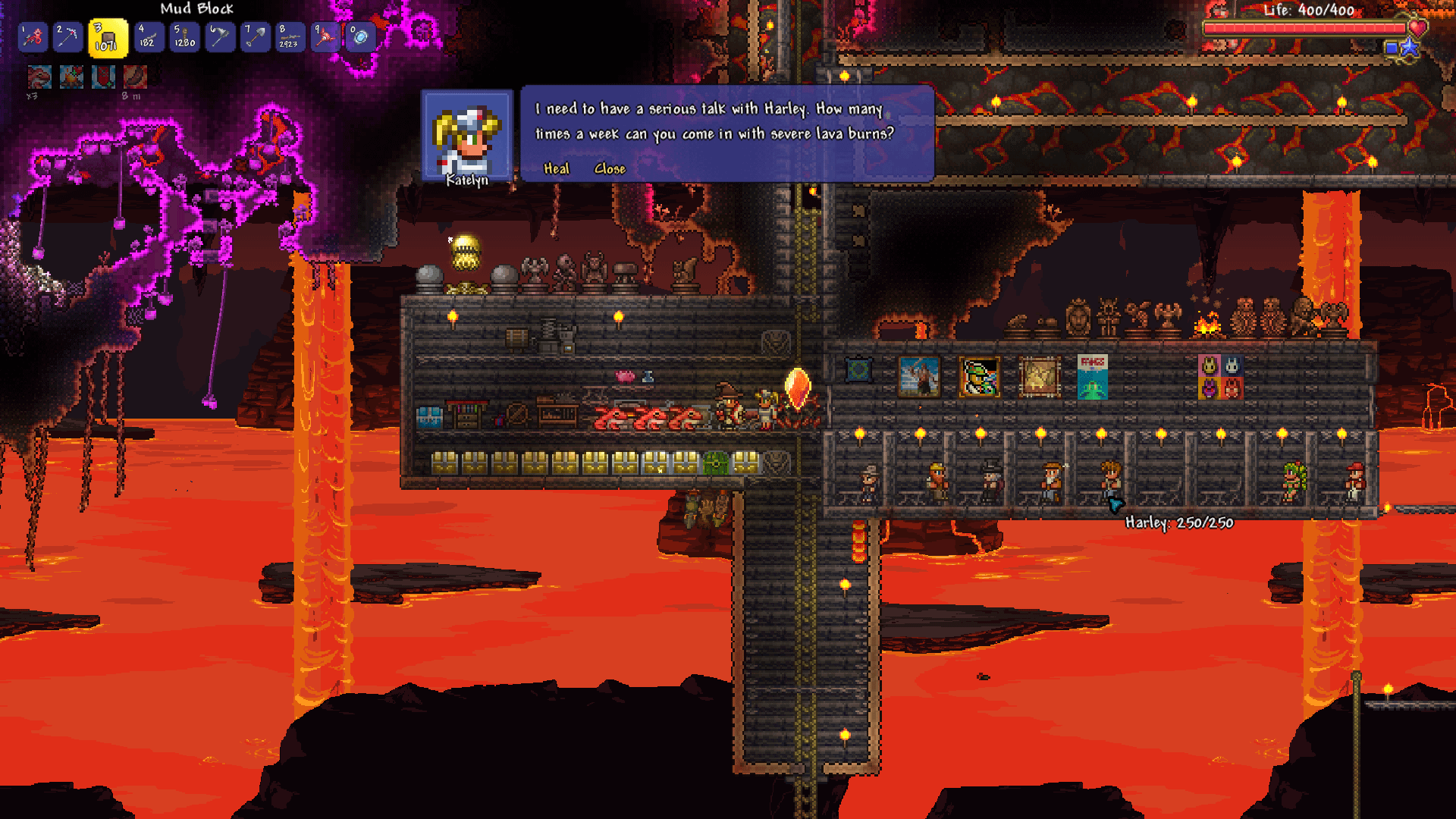Click the Well Fed food buff icon

135,77
